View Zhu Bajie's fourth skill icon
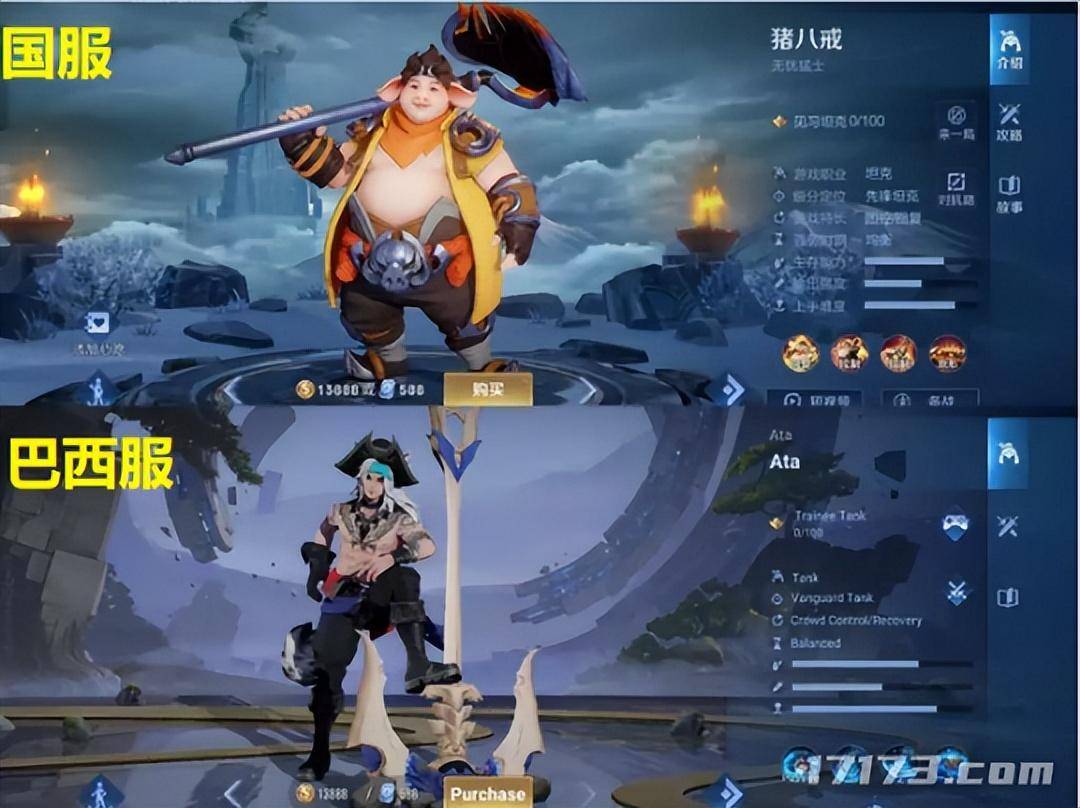Screen dimensions: 1080x808 947,352
